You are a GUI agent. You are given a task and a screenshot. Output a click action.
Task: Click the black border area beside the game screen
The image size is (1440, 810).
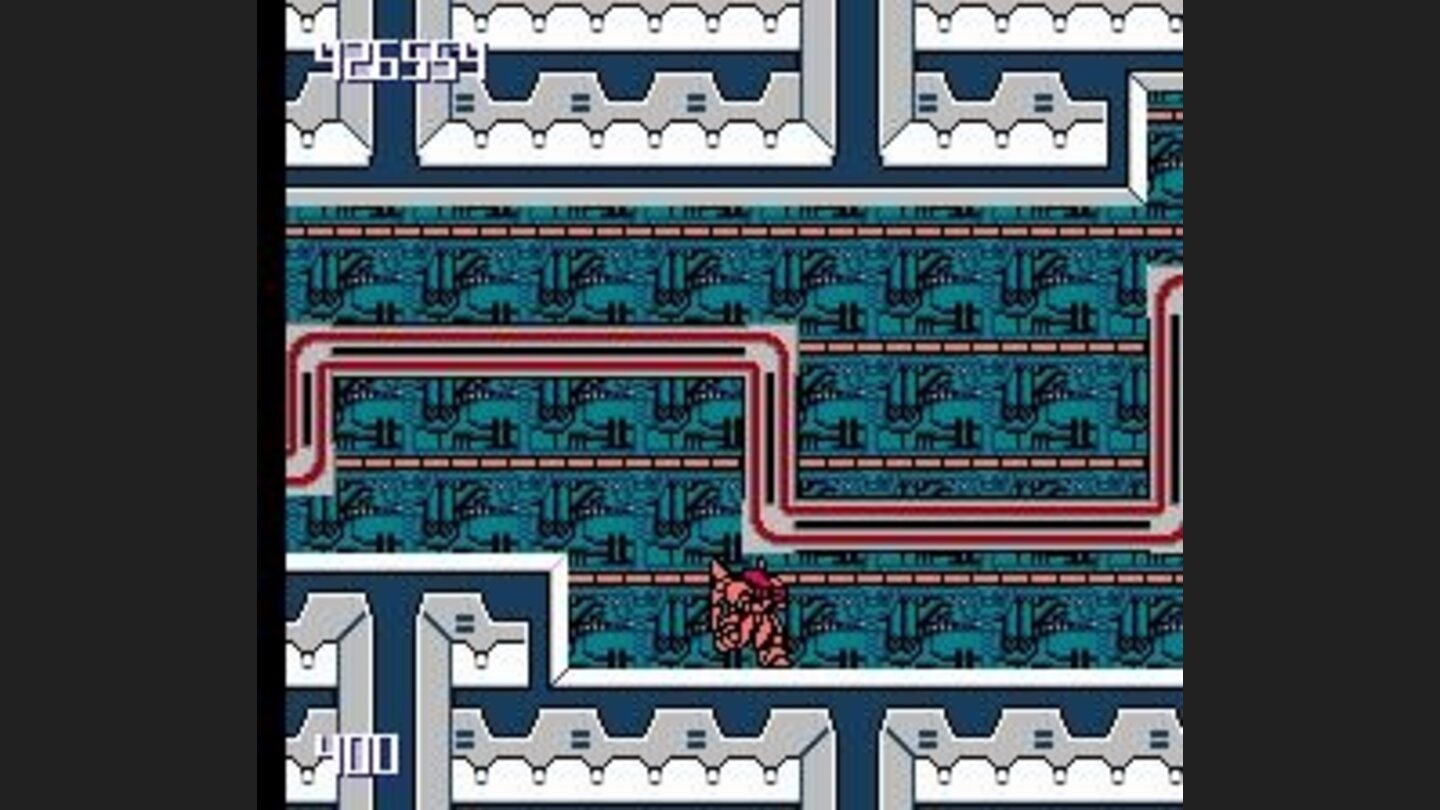point(130,400)
